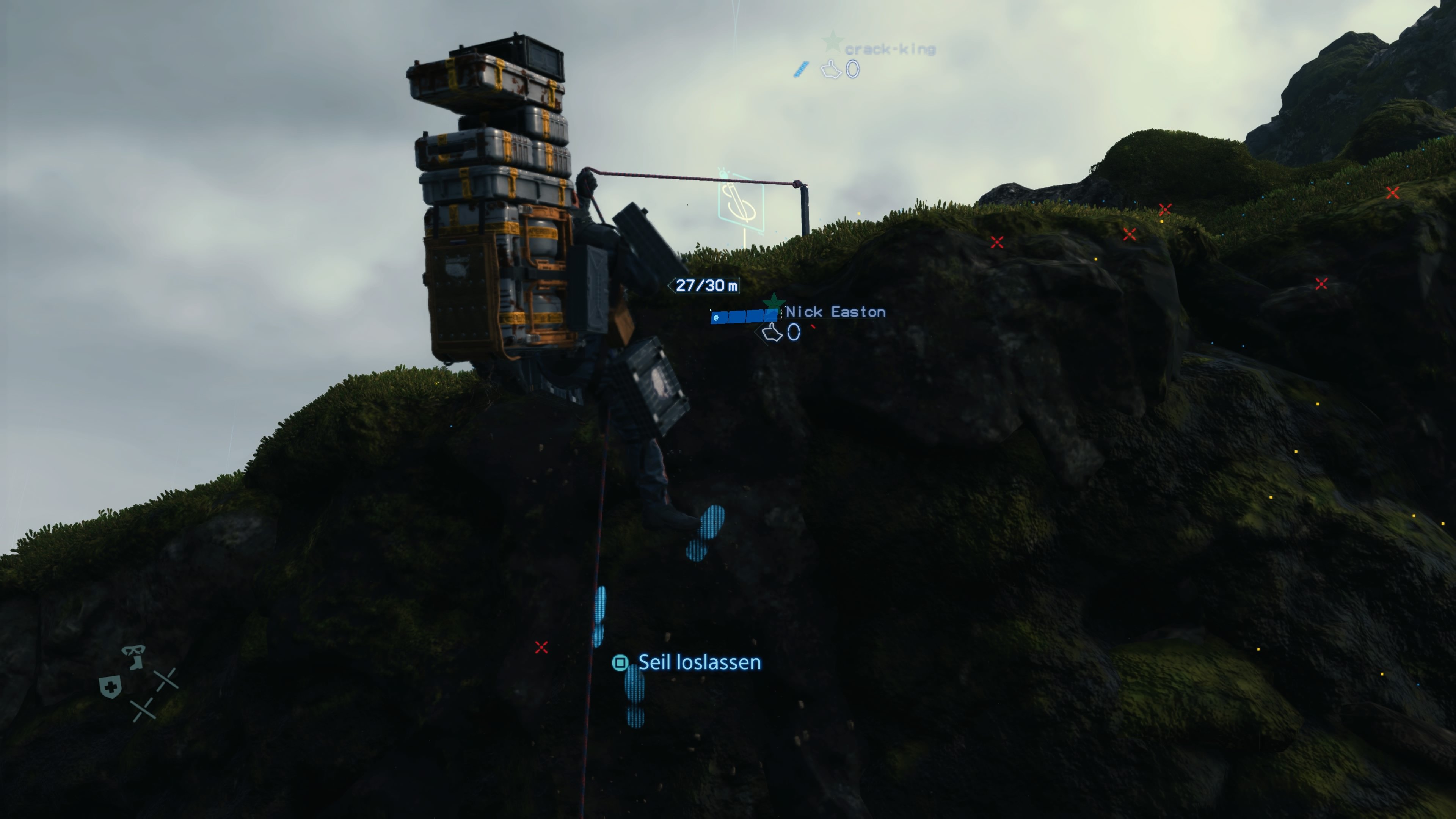Screen dimensions: 1456x819
Task: Click the medical shield cross icon
Action: tap(111, 687)
